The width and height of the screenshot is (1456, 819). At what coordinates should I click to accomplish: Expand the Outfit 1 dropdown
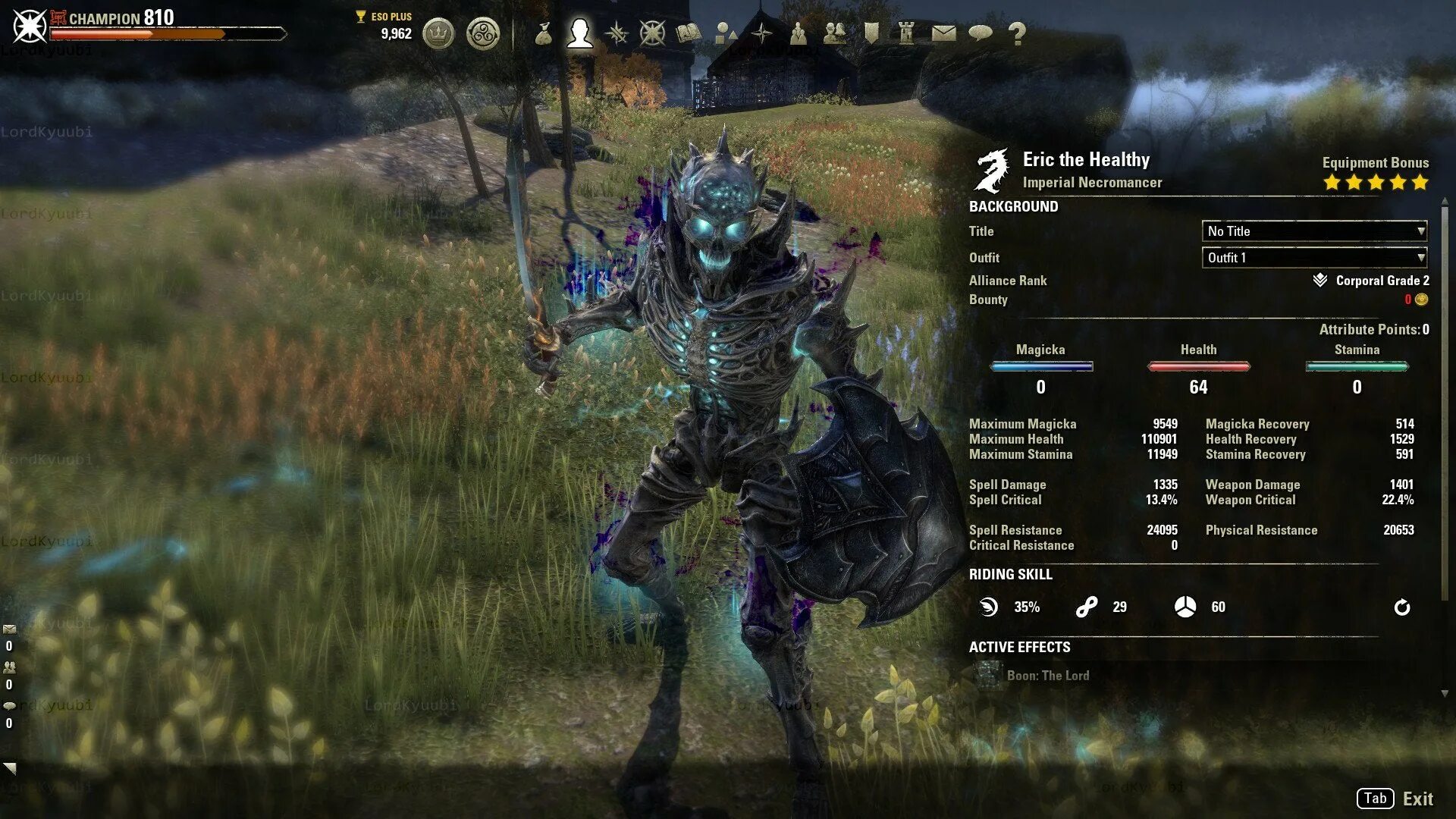1314,258
